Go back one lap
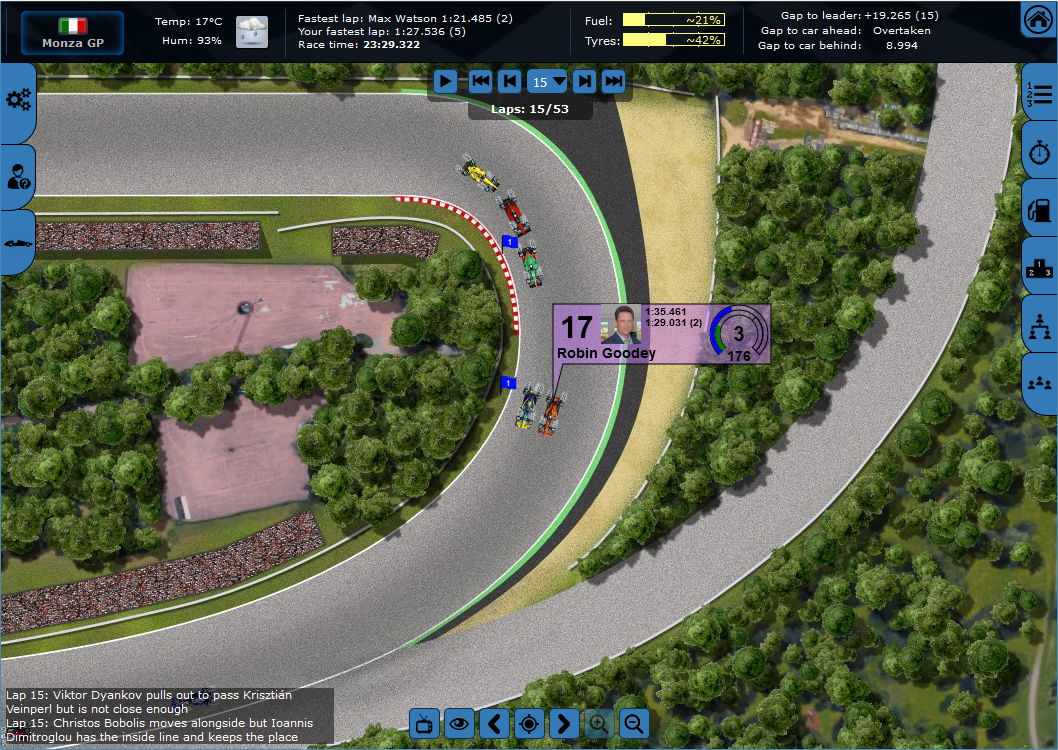 coord(510,82)
